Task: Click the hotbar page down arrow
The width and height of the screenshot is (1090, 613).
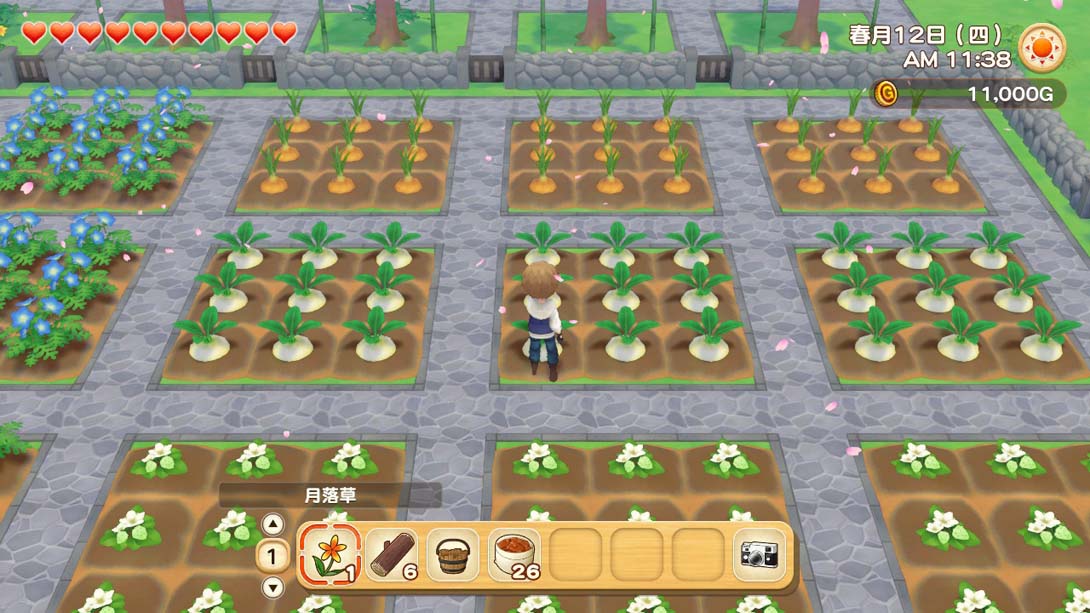Action: 272,587
